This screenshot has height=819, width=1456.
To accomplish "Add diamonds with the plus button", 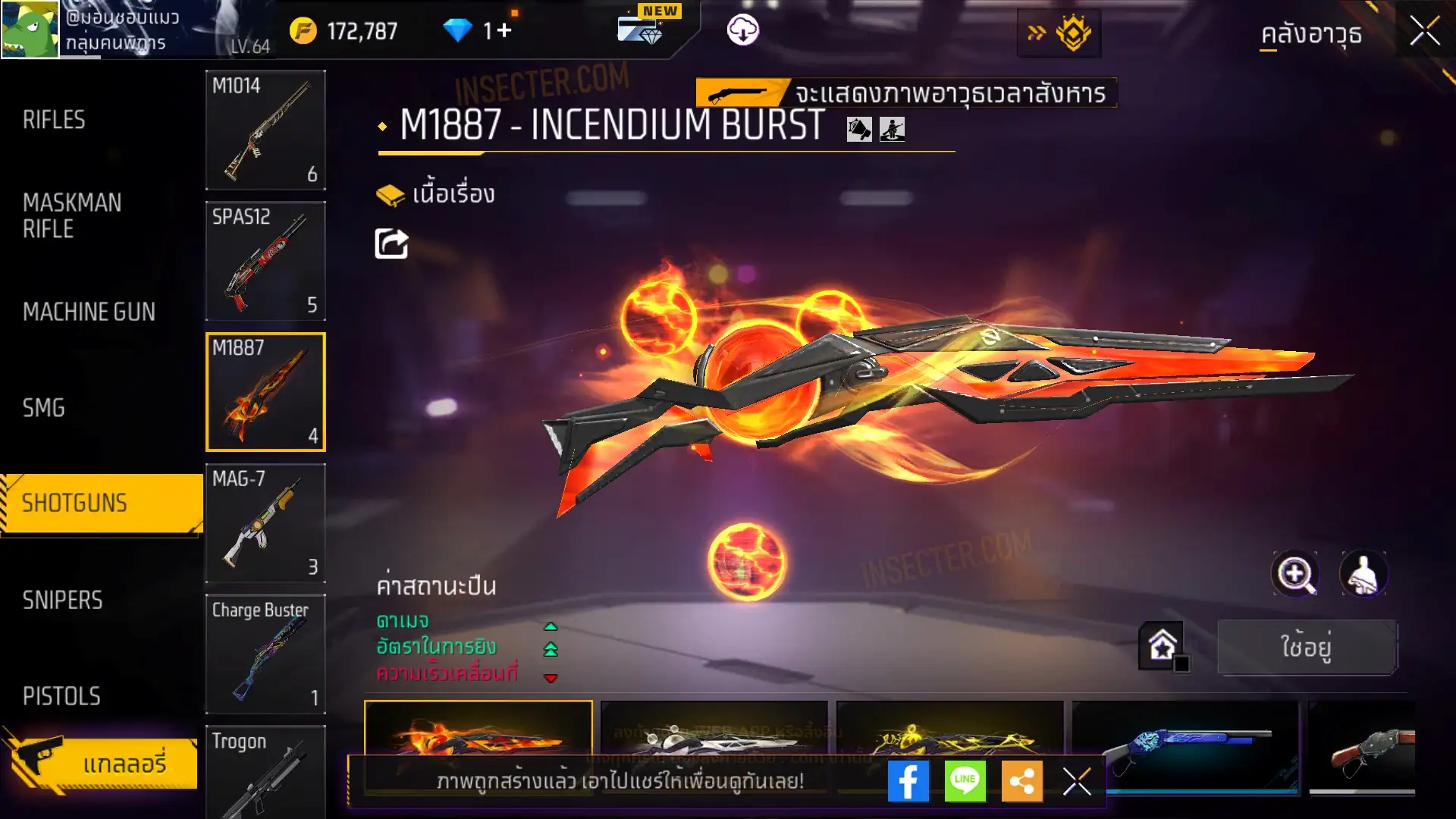I will [504, 31].
